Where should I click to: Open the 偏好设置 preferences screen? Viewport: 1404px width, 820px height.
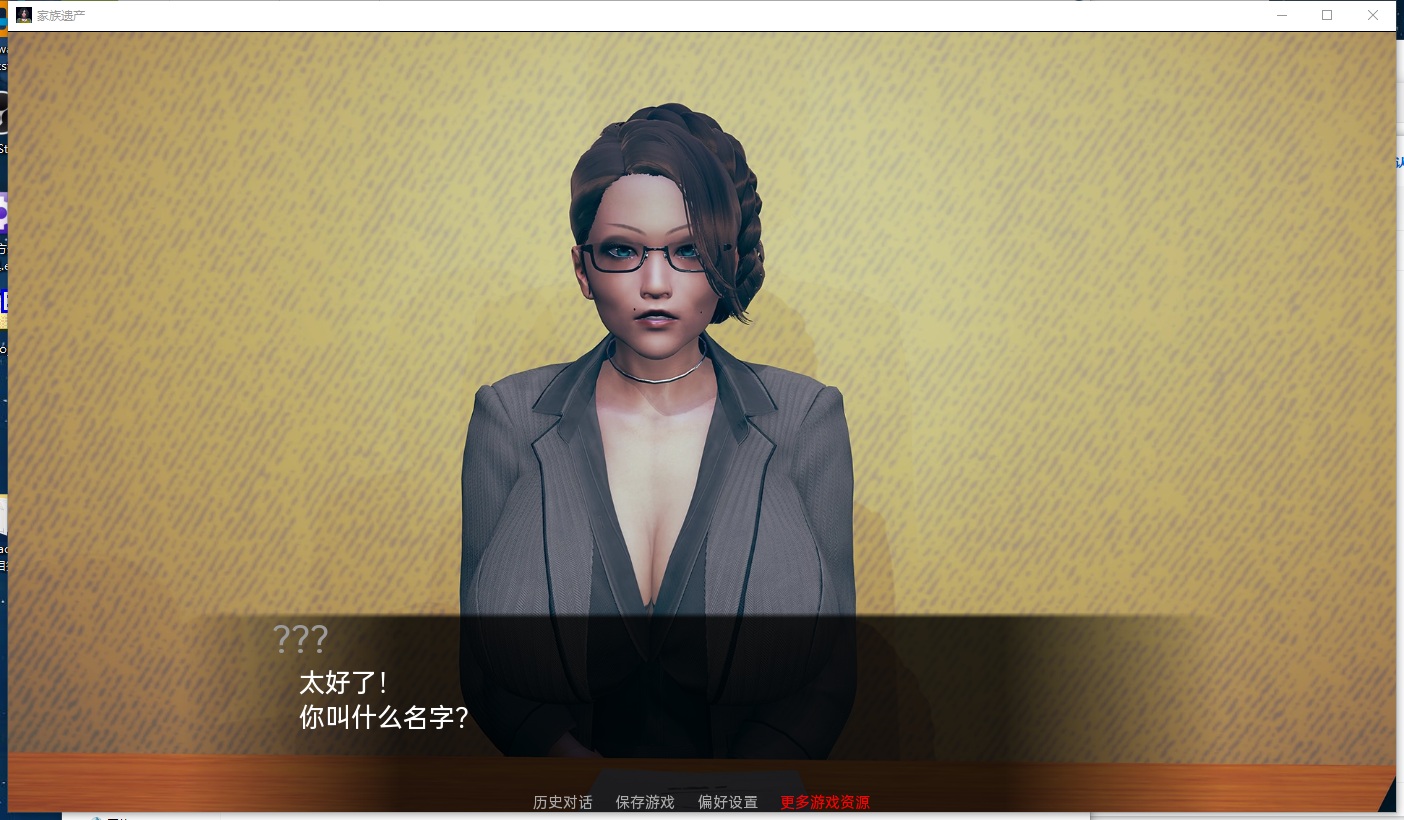tap(727, 802)
